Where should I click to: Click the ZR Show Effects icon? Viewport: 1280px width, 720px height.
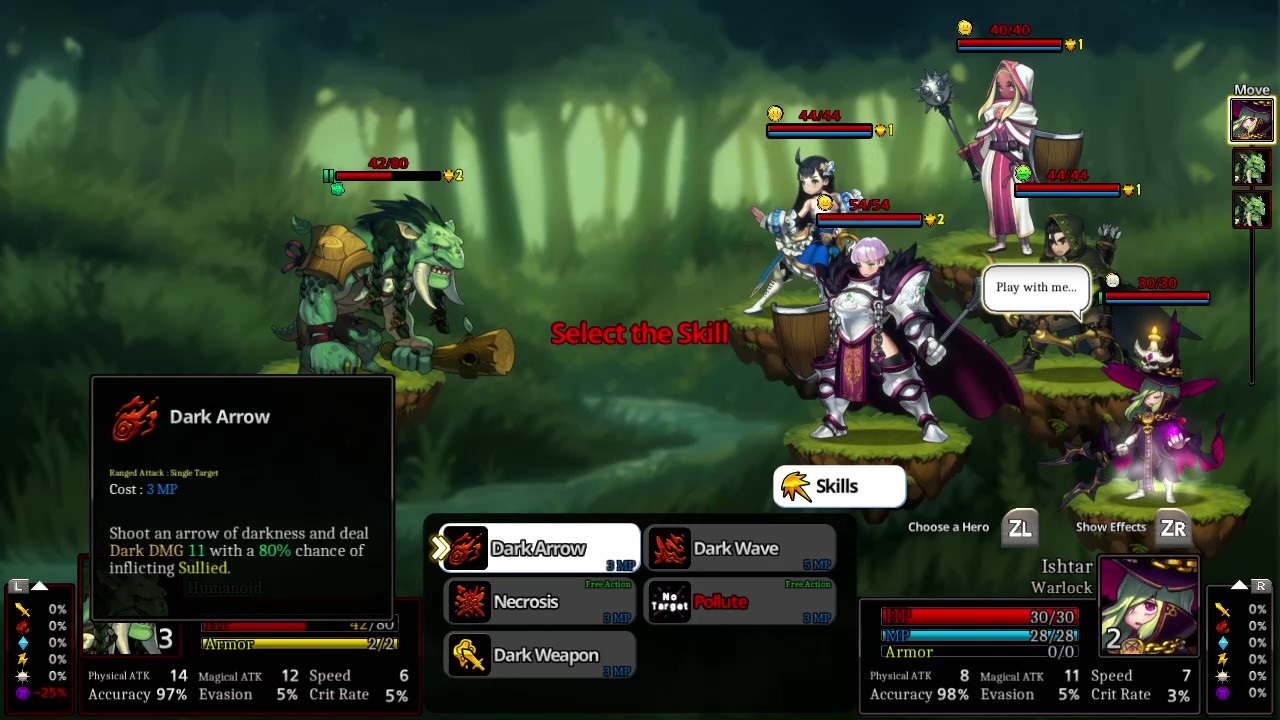[1172, 527]
